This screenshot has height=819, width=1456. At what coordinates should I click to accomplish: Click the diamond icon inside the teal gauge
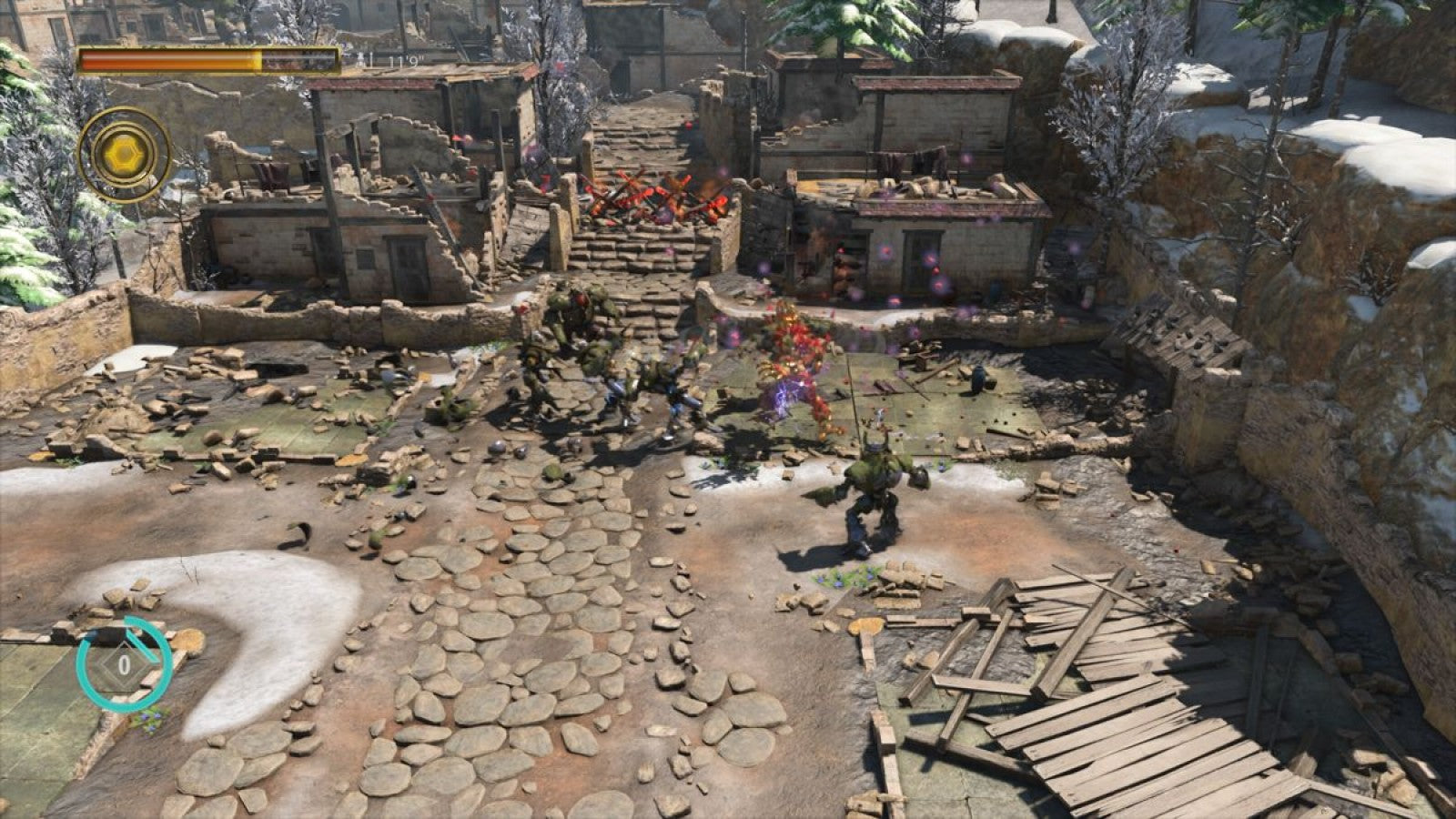(124, 664)
